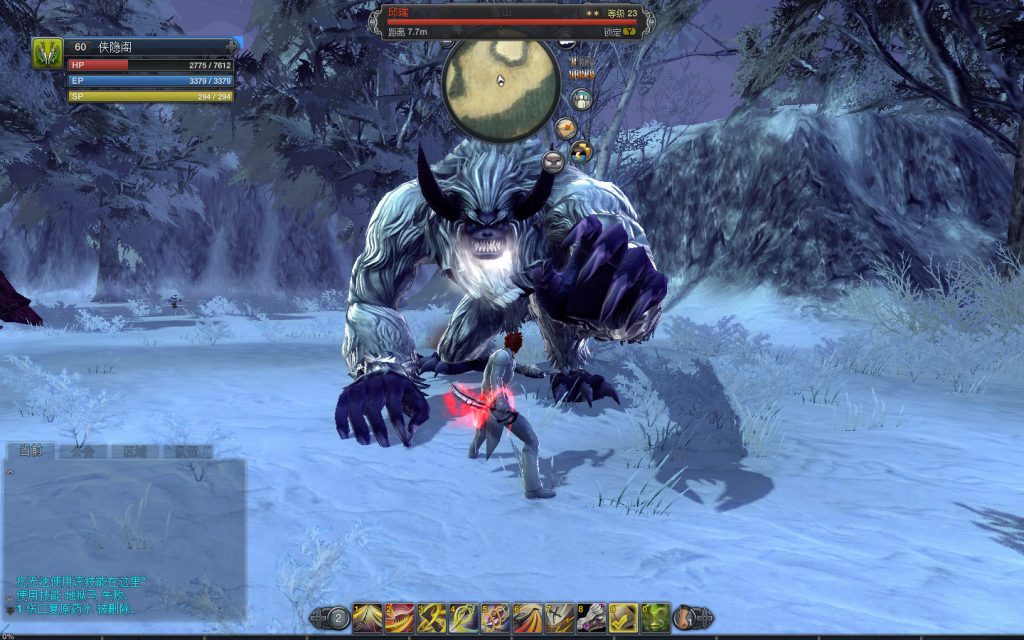1024x640 pixels.
Task: Activate the skill in hotbar slot 4
Action: 463,617
